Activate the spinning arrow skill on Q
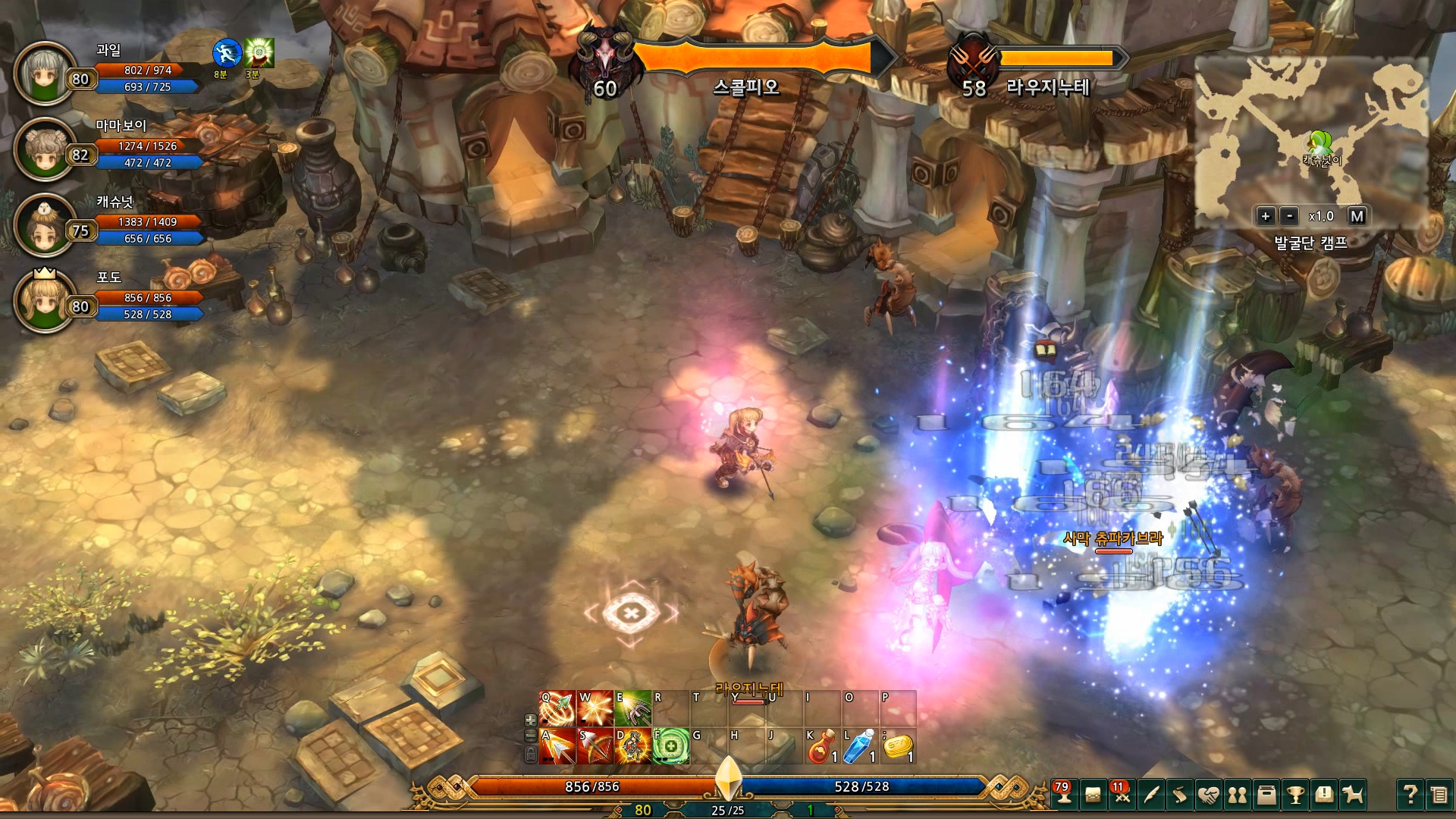This screenshot has height=819, width=1456. pyautogui.click(x=557, y=709)
